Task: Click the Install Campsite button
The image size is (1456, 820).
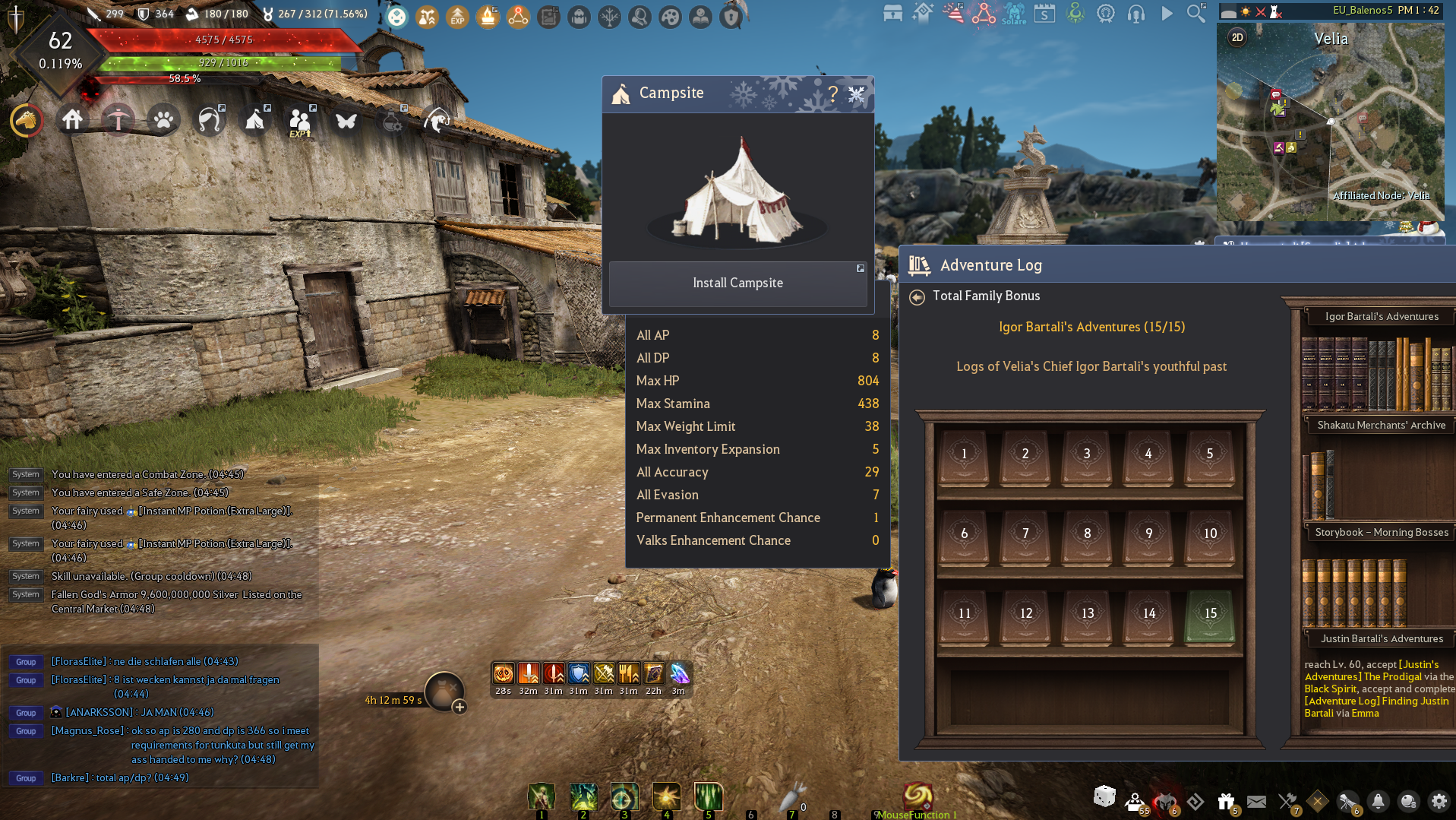Action: pyautogui.click(x=737, y=283)
